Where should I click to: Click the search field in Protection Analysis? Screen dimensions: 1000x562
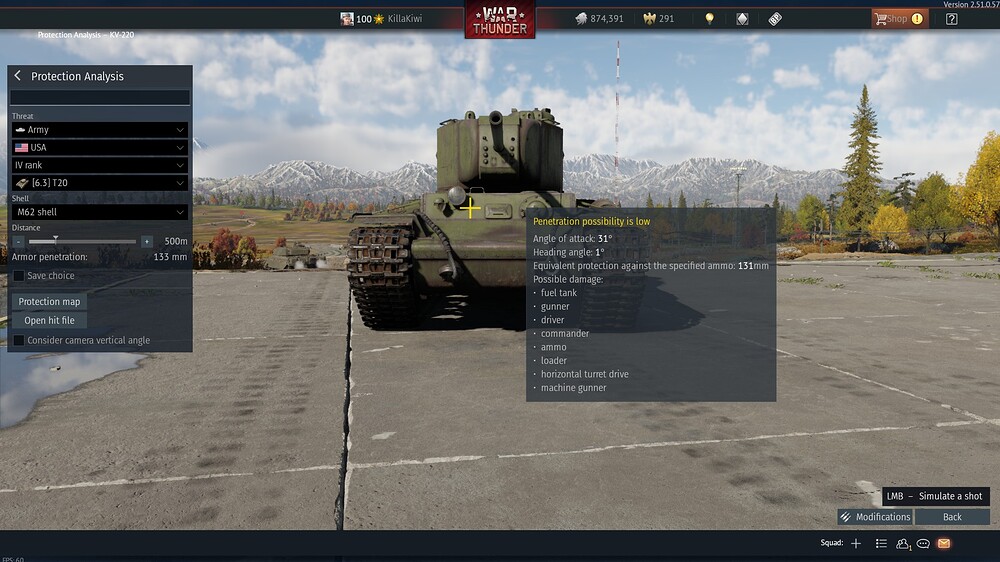point(100,98)
